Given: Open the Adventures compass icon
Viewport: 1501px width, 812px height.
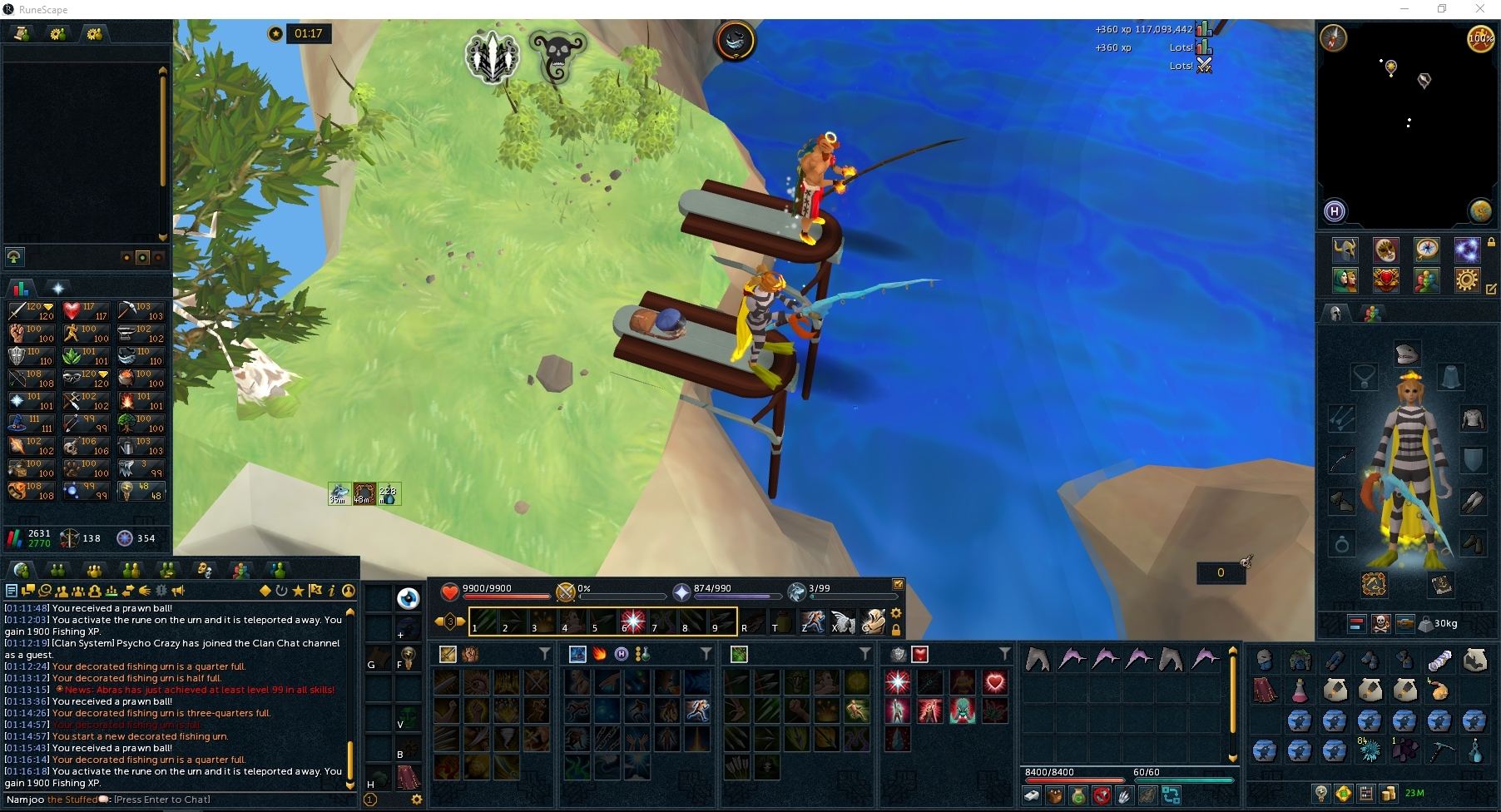Looking at the screenshot, I should (1427, 249).
